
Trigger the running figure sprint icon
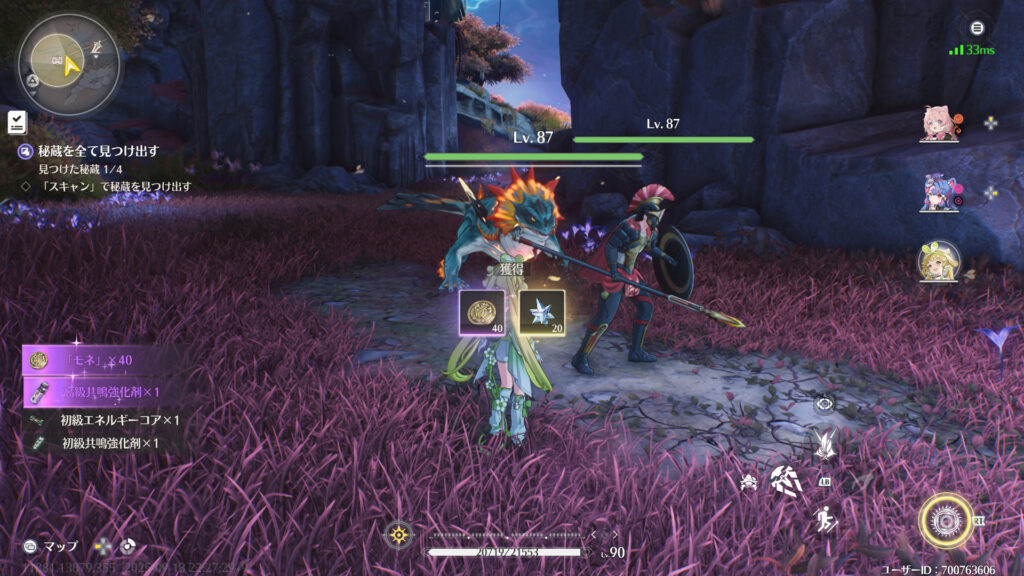pyautogui.click(x=825, y=519)
